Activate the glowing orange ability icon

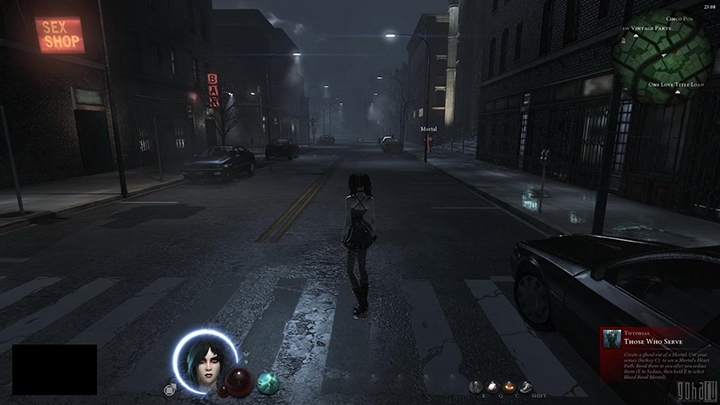pyautogui.click(x=509, y=386)
